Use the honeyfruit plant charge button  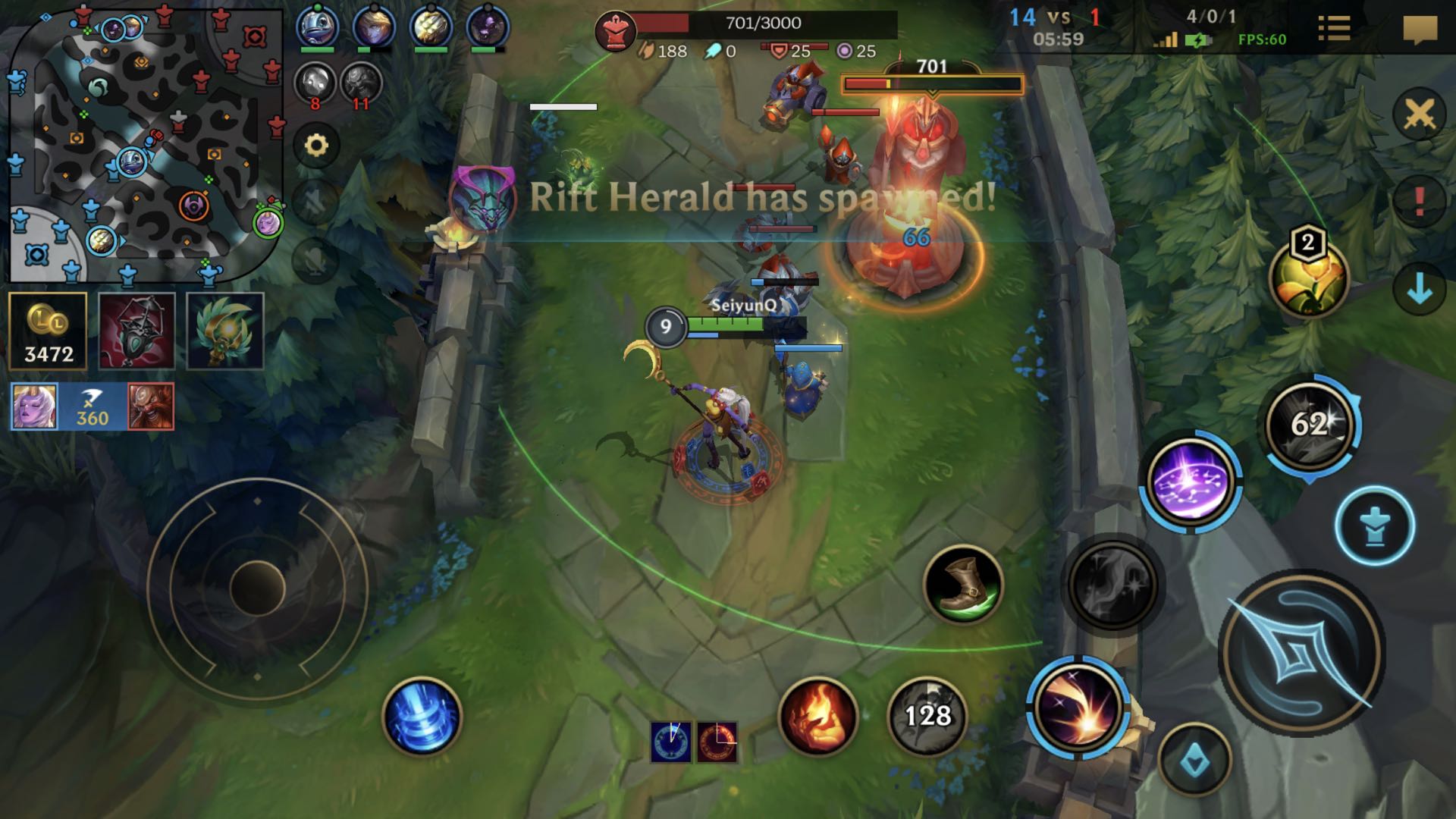(x=1308, y=278)
